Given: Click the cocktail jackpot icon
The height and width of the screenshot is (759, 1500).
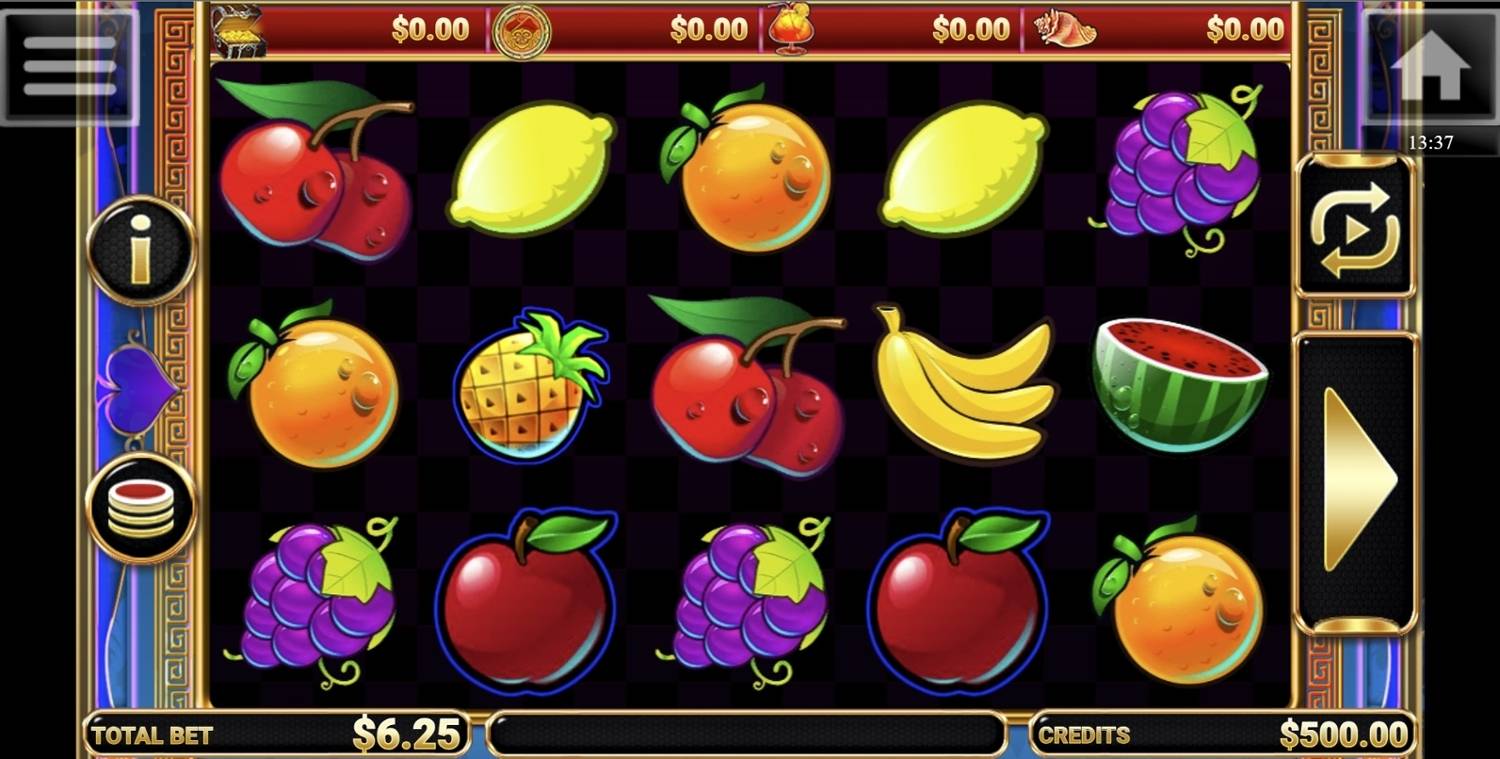Looking at the screenshot, I should point(790,30).
